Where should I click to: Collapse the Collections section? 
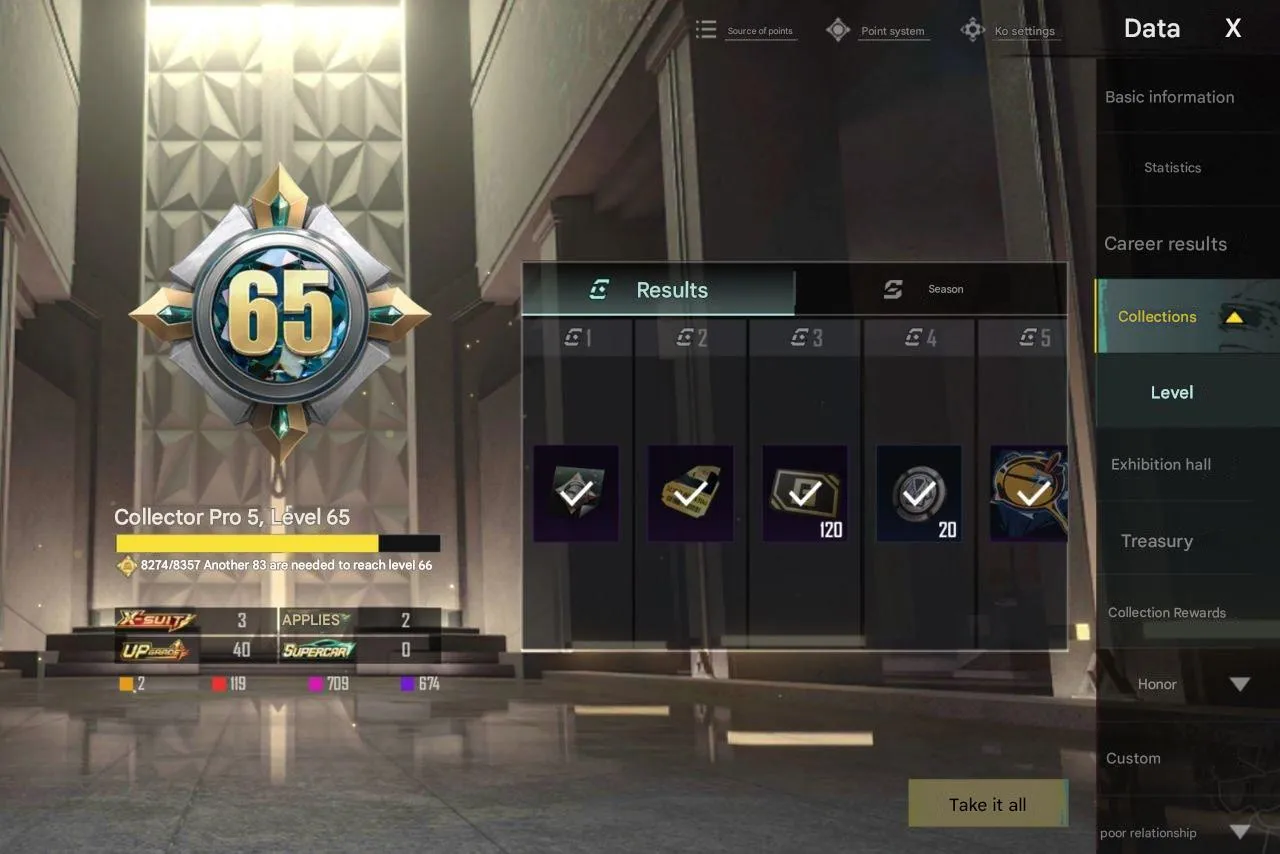1236,316
